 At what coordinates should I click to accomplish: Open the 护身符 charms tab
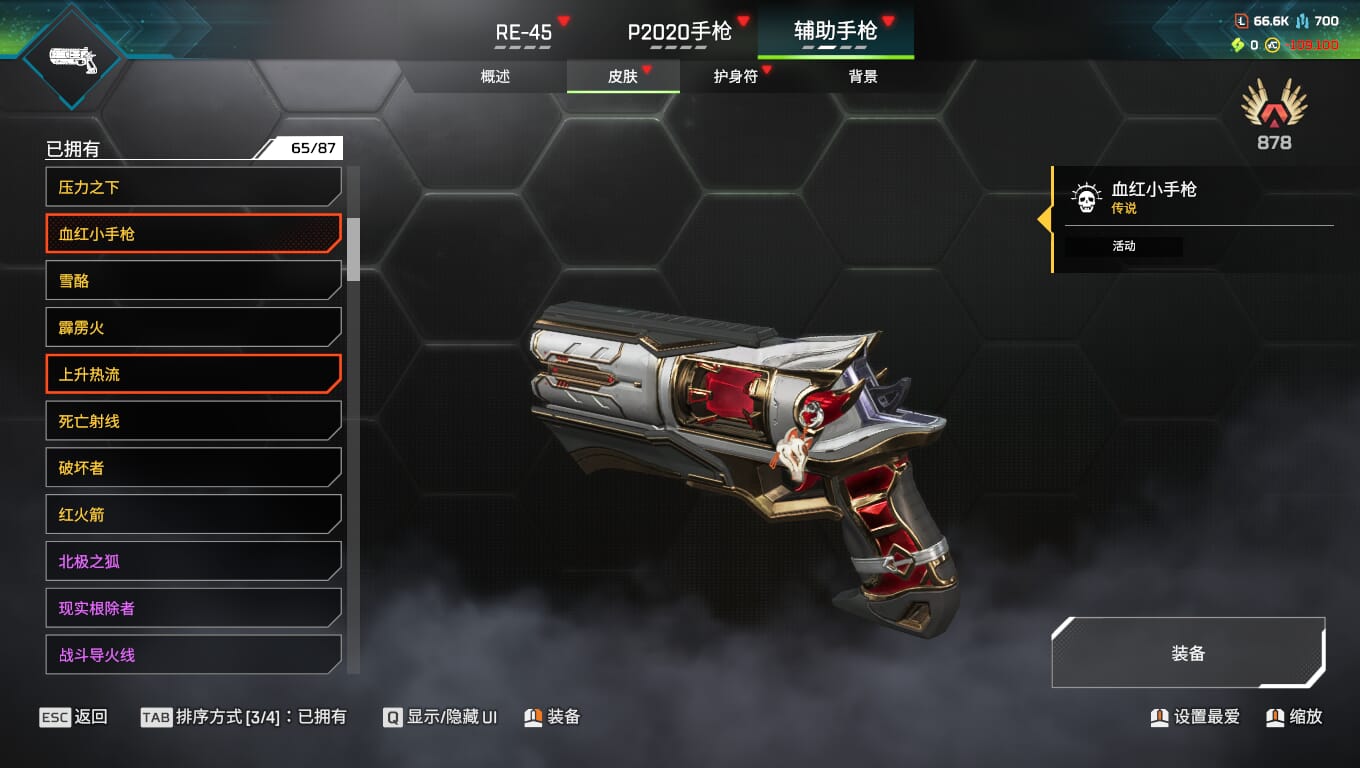736,76
